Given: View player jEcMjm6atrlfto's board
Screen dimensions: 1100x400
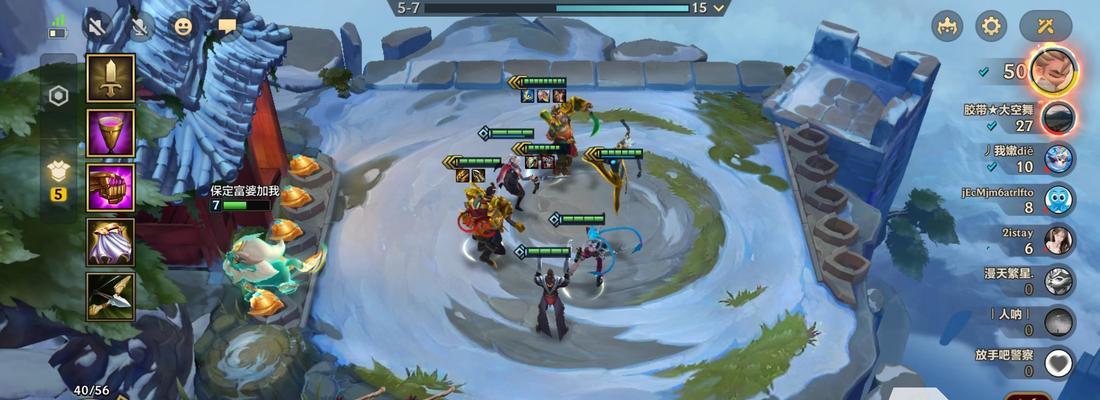Looking at the screenshot, I should tap(1058, 200).
